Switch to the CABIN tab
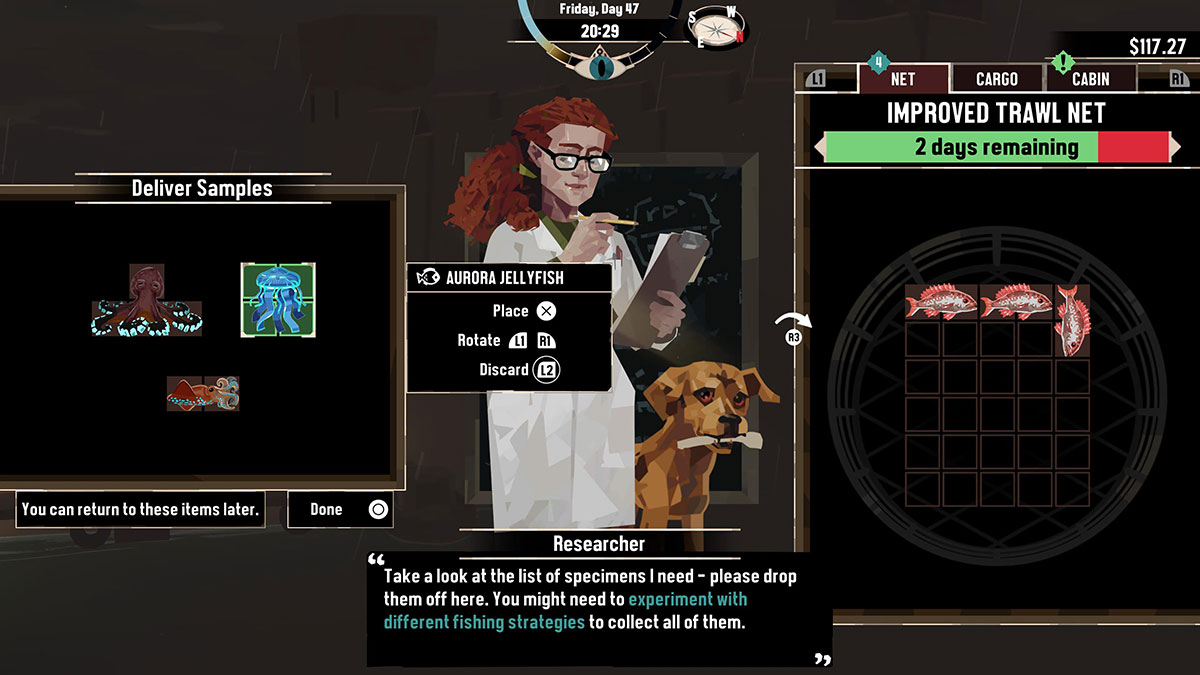Image resolution: width=1200 pixels, height=675 pixels. 1089,79
